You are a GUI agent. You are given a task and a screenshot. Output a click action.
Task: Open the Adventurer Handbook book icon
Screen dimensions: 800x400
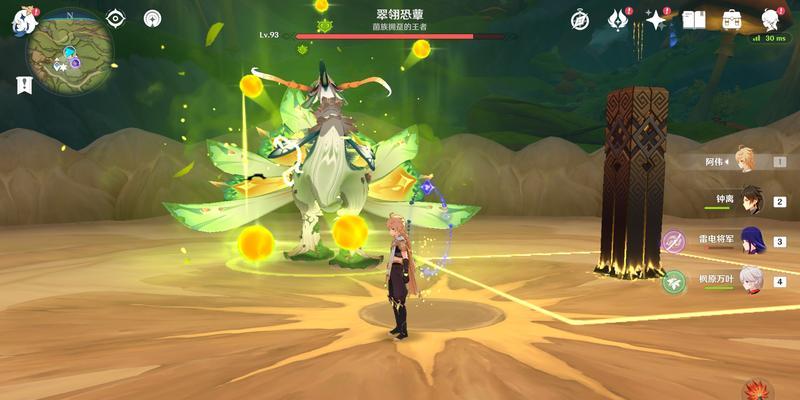click(694, 19)
